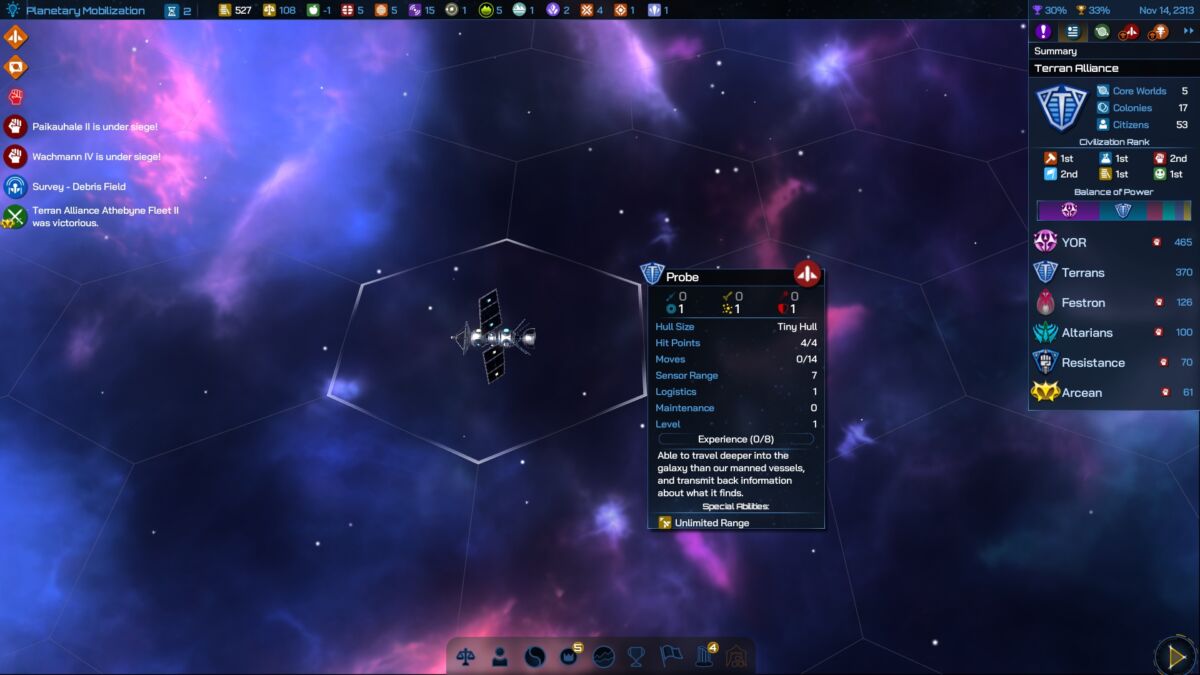Open the trophy victory status icon

tap(636, 656)
